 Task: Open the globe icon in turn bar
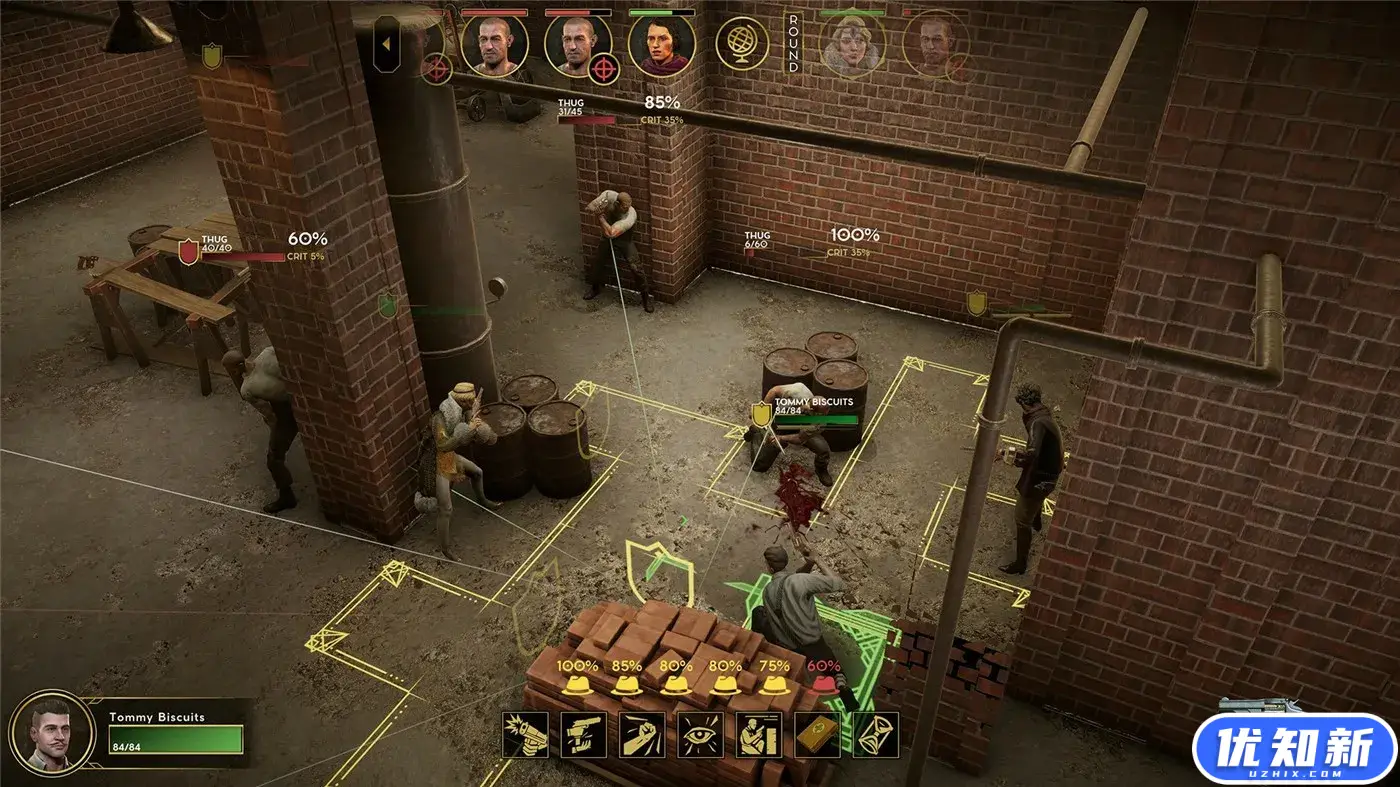click(742, 44)
